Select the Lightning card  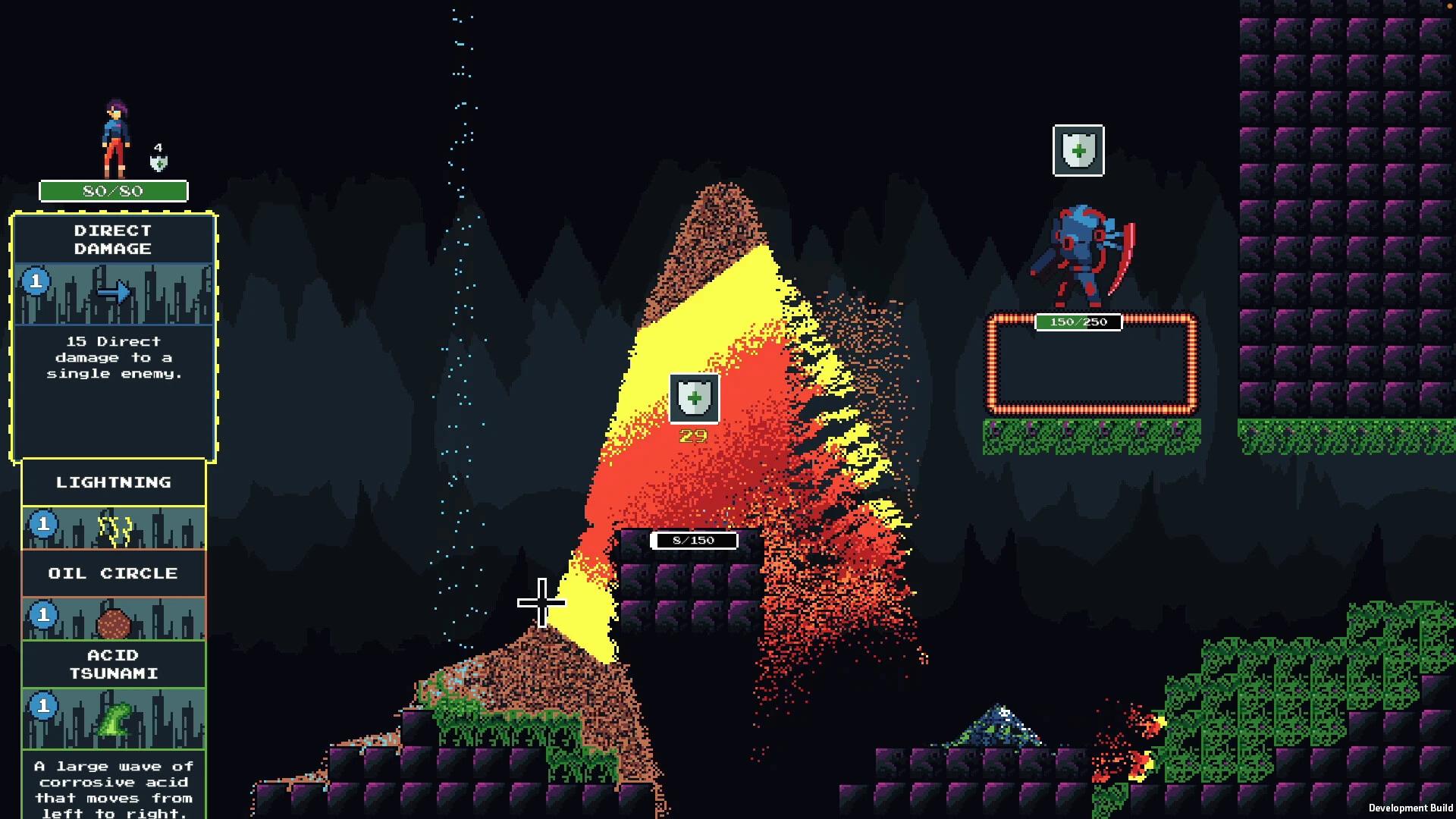point(113,482)
